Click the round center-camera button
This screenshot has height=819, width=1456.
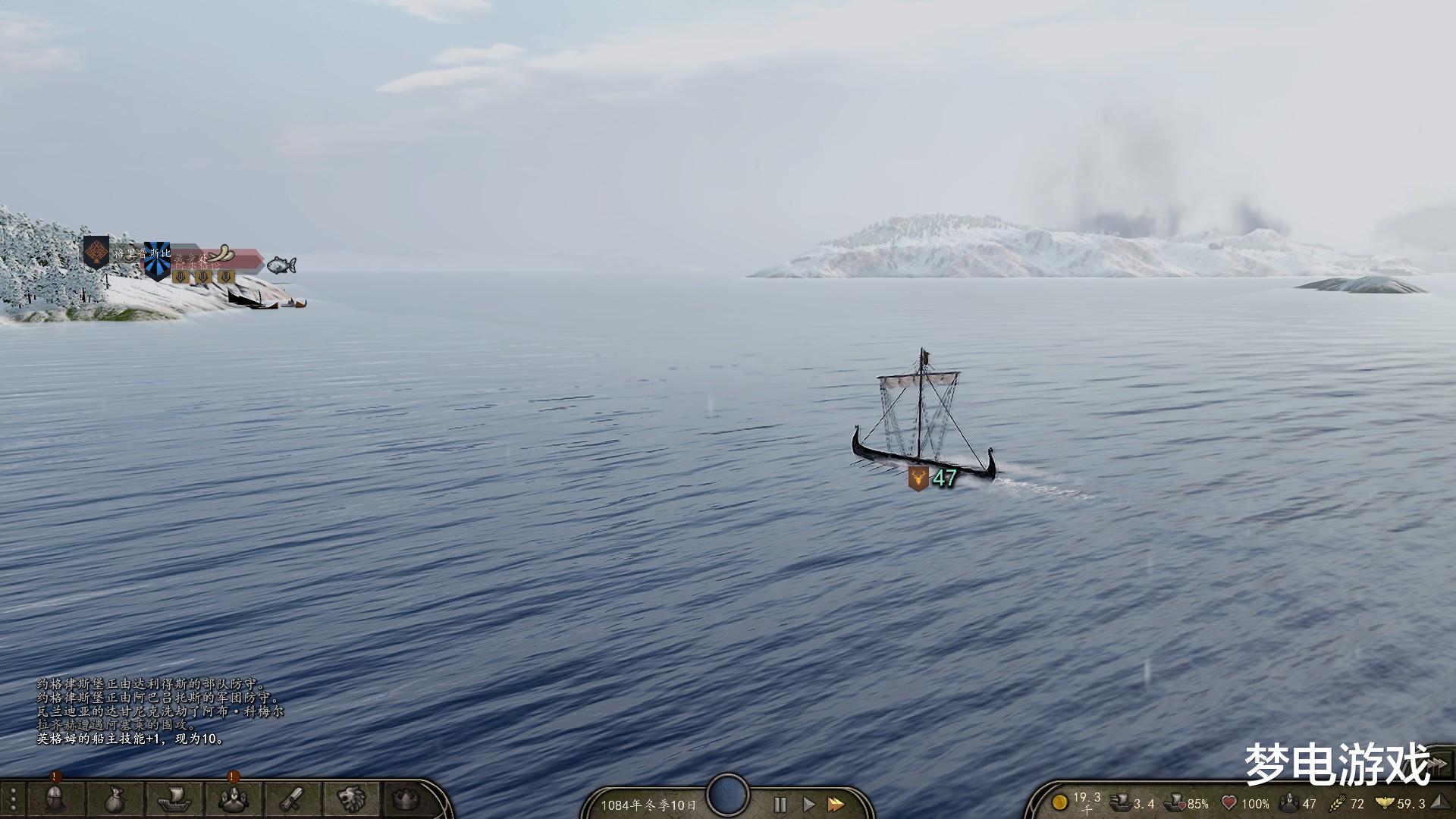[728, 794]
